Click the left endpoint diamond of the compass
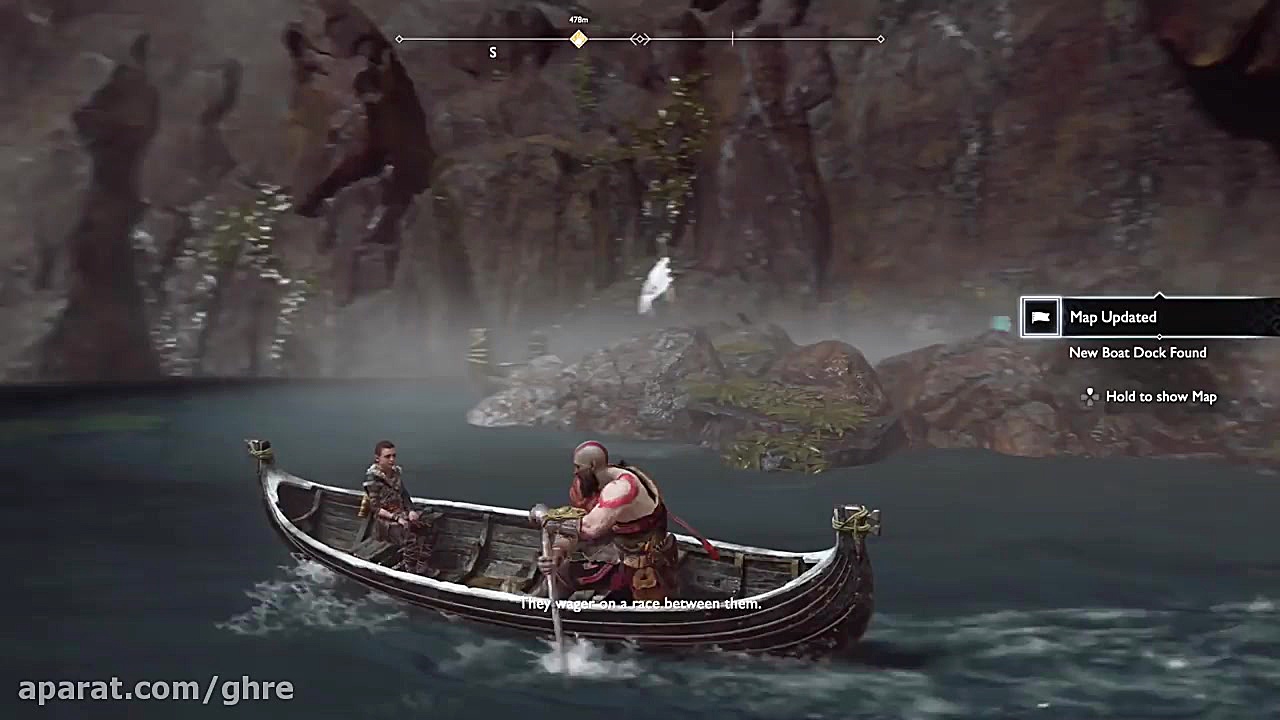 pos(399,39)
